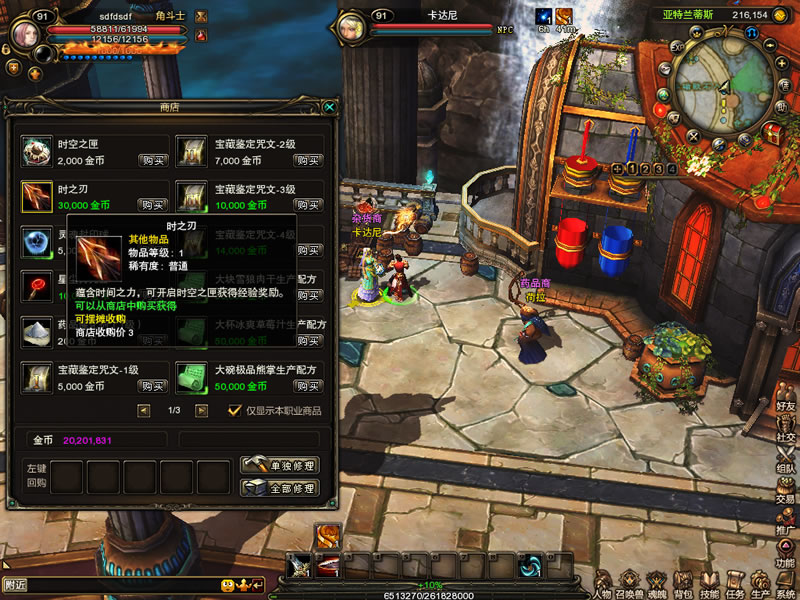Screen dimensions: 800x600
Task: Select the 时之刃 item icon
Action: tap(37, 196)
